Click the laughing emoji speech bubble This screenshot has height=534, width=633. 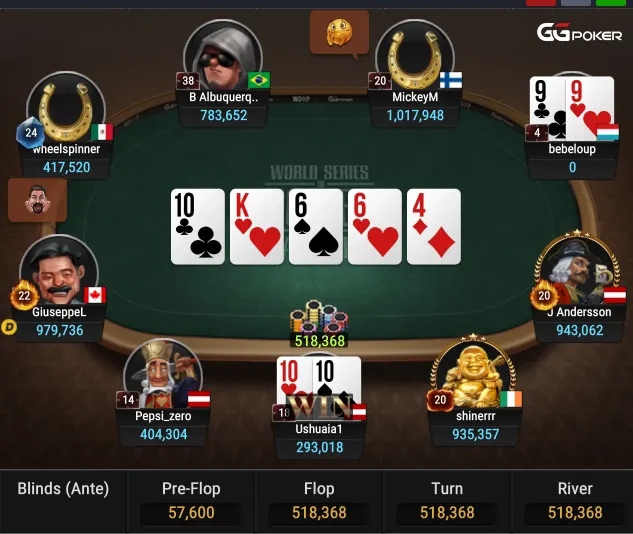pyautogui.click(x=339, y=33)
